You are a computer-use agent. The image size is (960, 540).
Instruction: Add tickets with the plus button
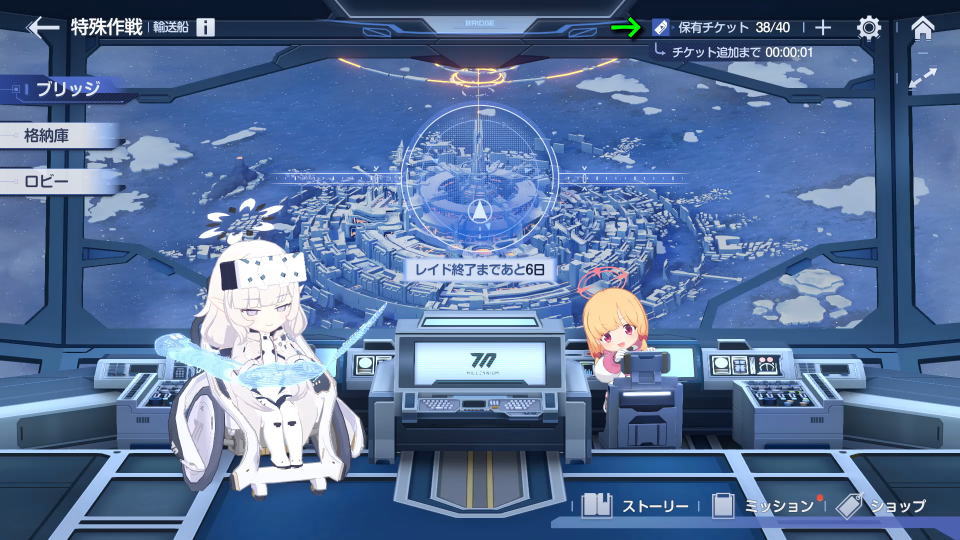(823, 28)
